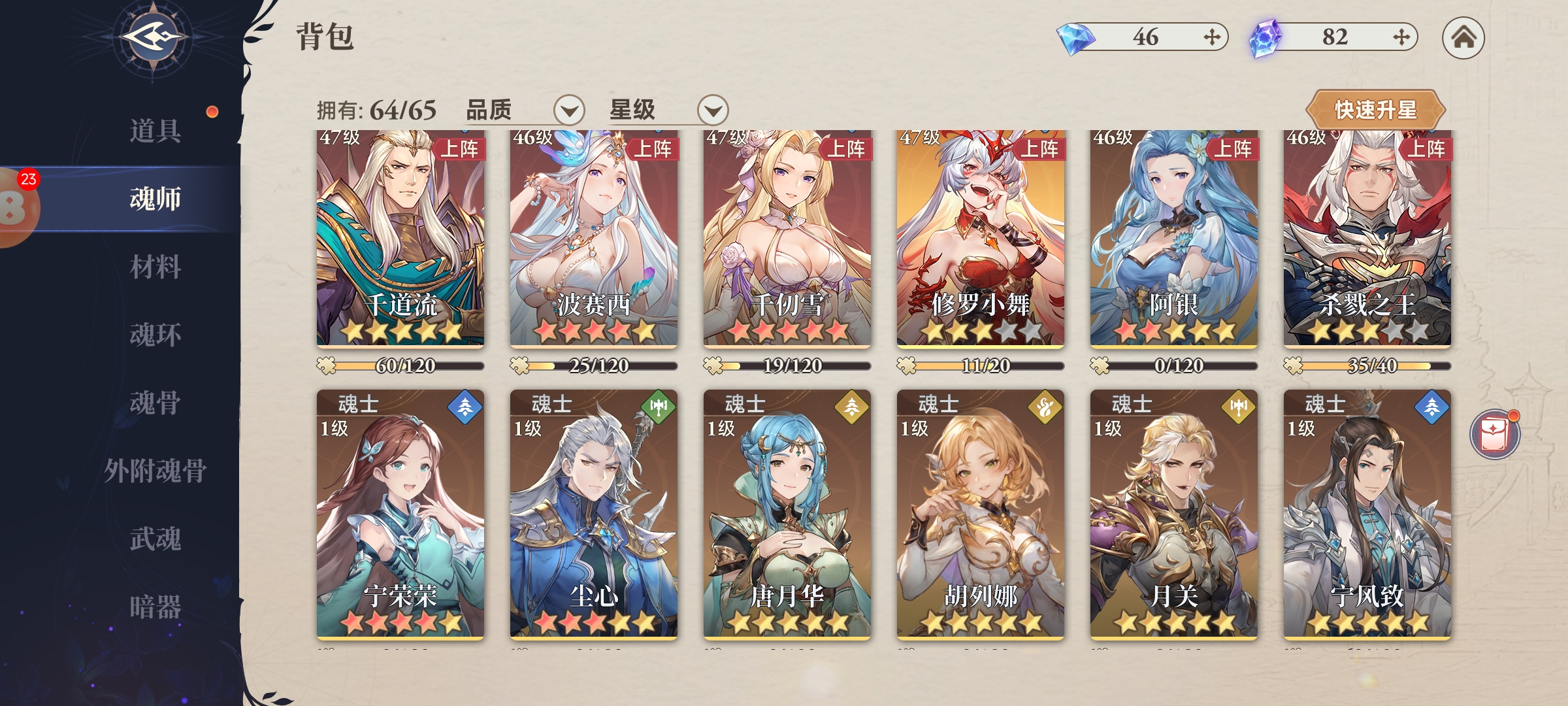Add more blue diamonds with plus

pos(1211,37)
